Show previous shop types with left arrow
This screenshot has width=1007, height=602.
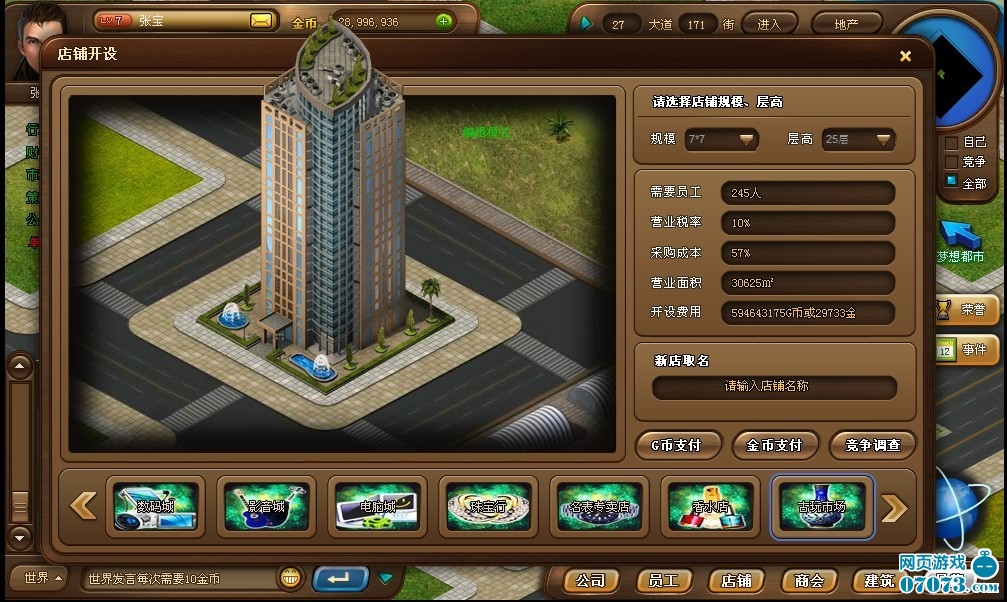pos(84,507)
